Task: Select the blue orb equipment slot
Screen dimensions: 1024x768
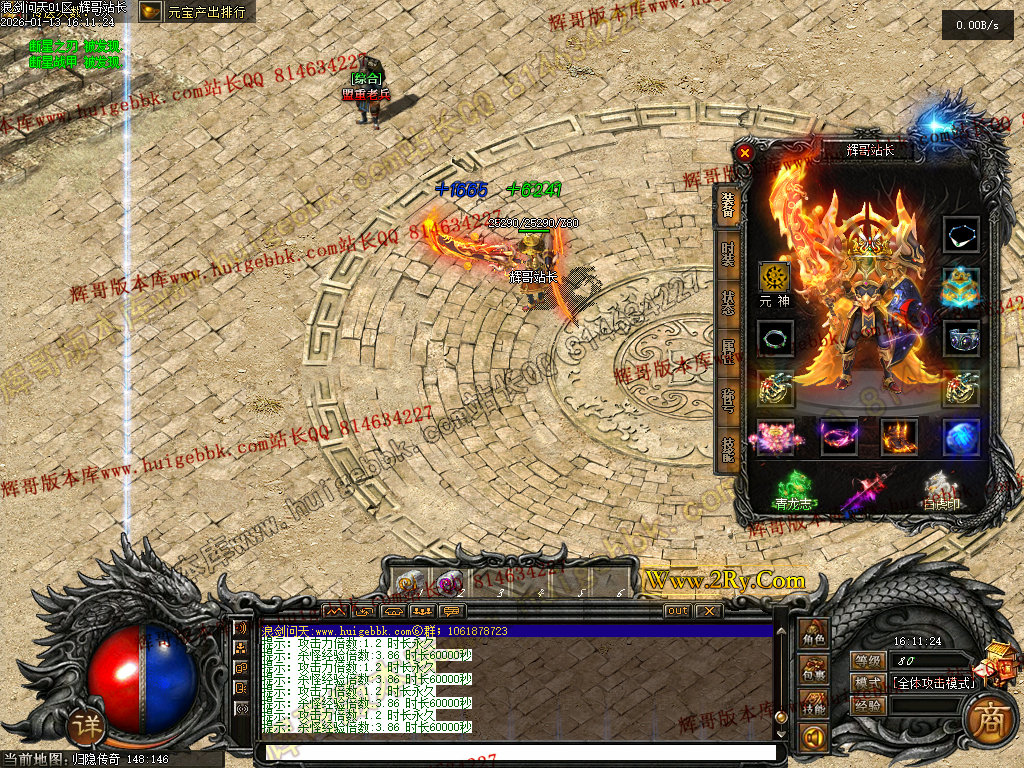Action: [x=961, y=437]
